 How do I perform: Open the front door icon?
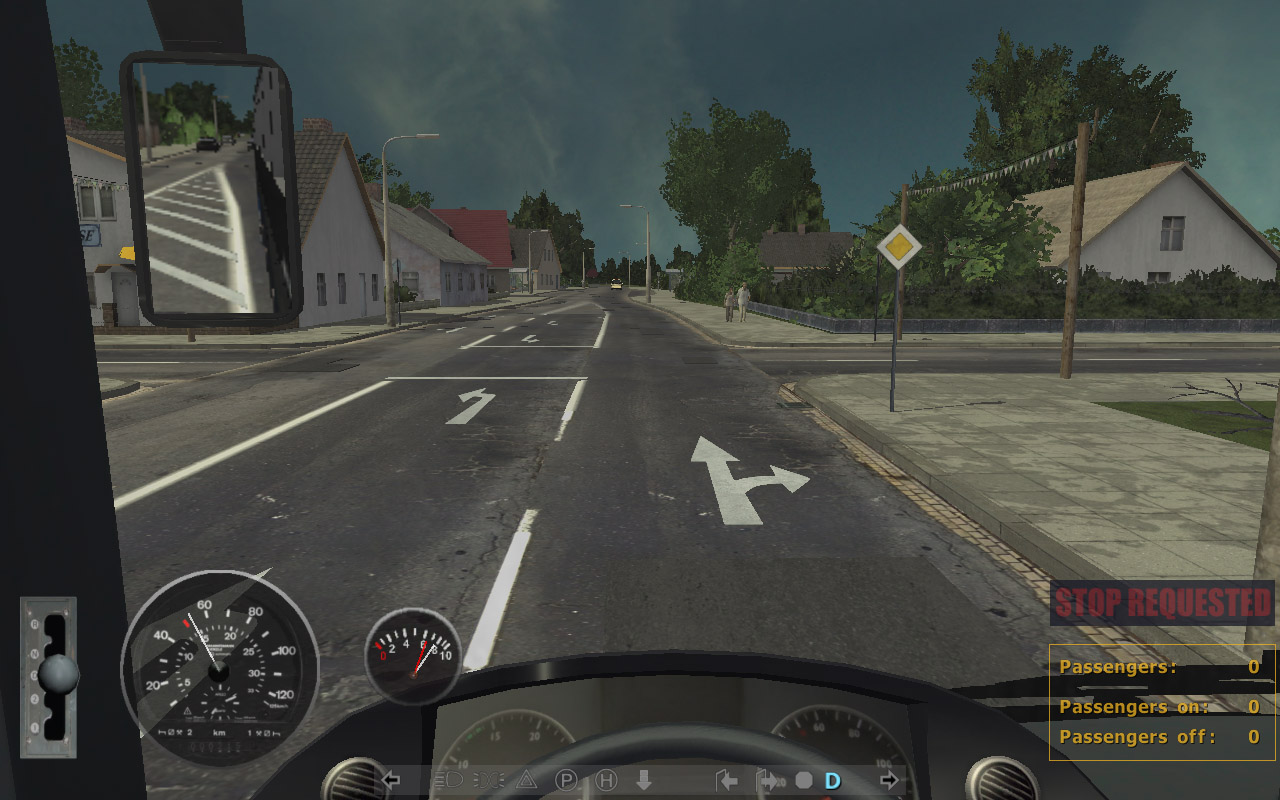click(727, 780)
